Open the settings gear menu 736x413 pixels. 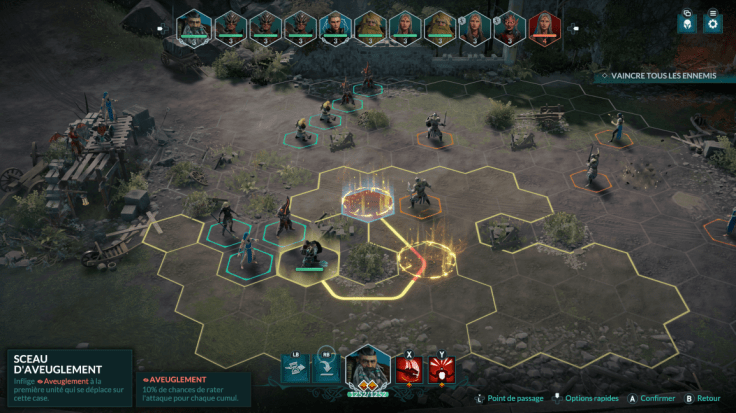click(713, 21)
